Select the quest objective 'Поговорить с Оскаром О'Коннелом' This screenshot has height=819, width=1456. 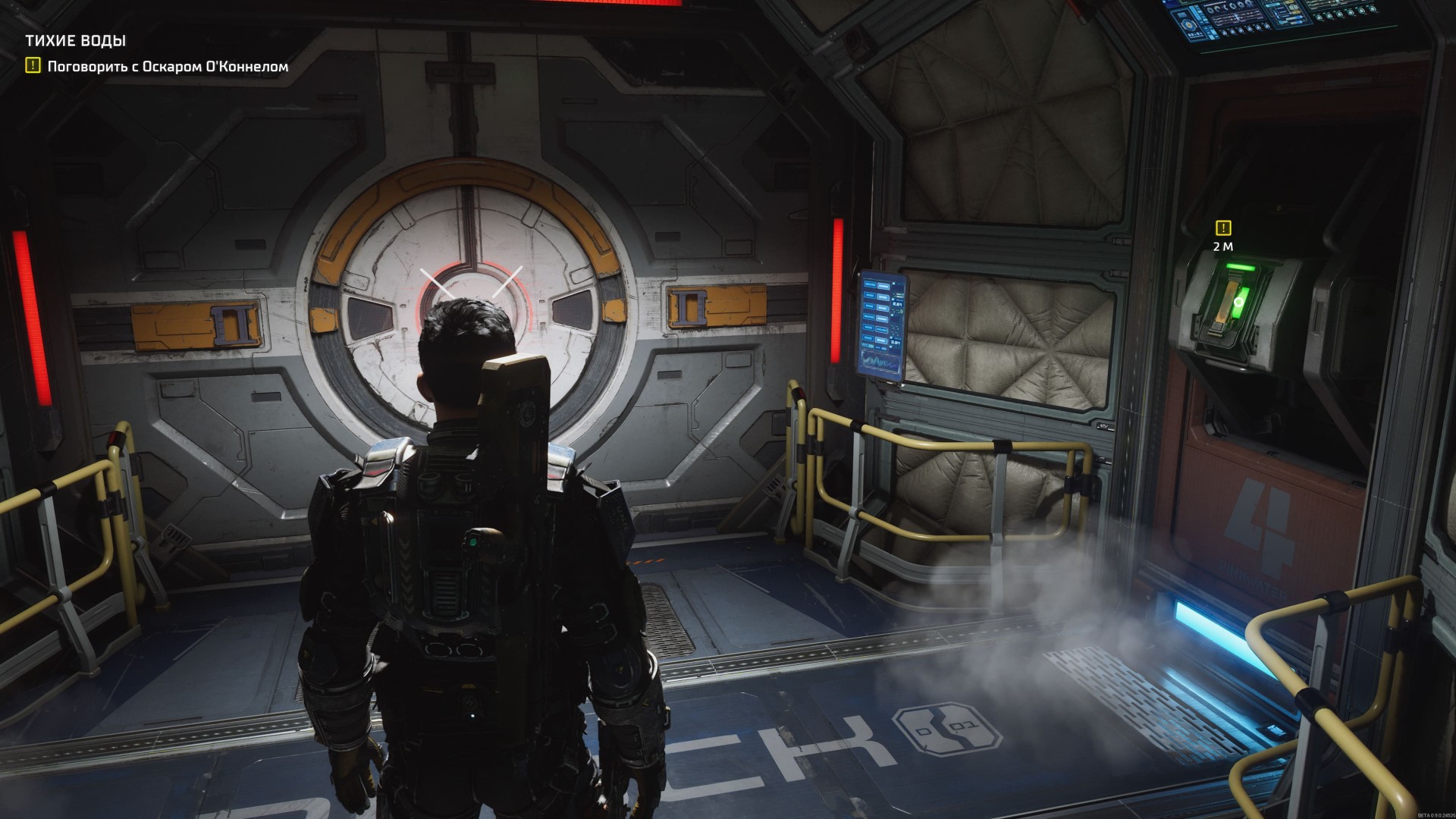168,67
